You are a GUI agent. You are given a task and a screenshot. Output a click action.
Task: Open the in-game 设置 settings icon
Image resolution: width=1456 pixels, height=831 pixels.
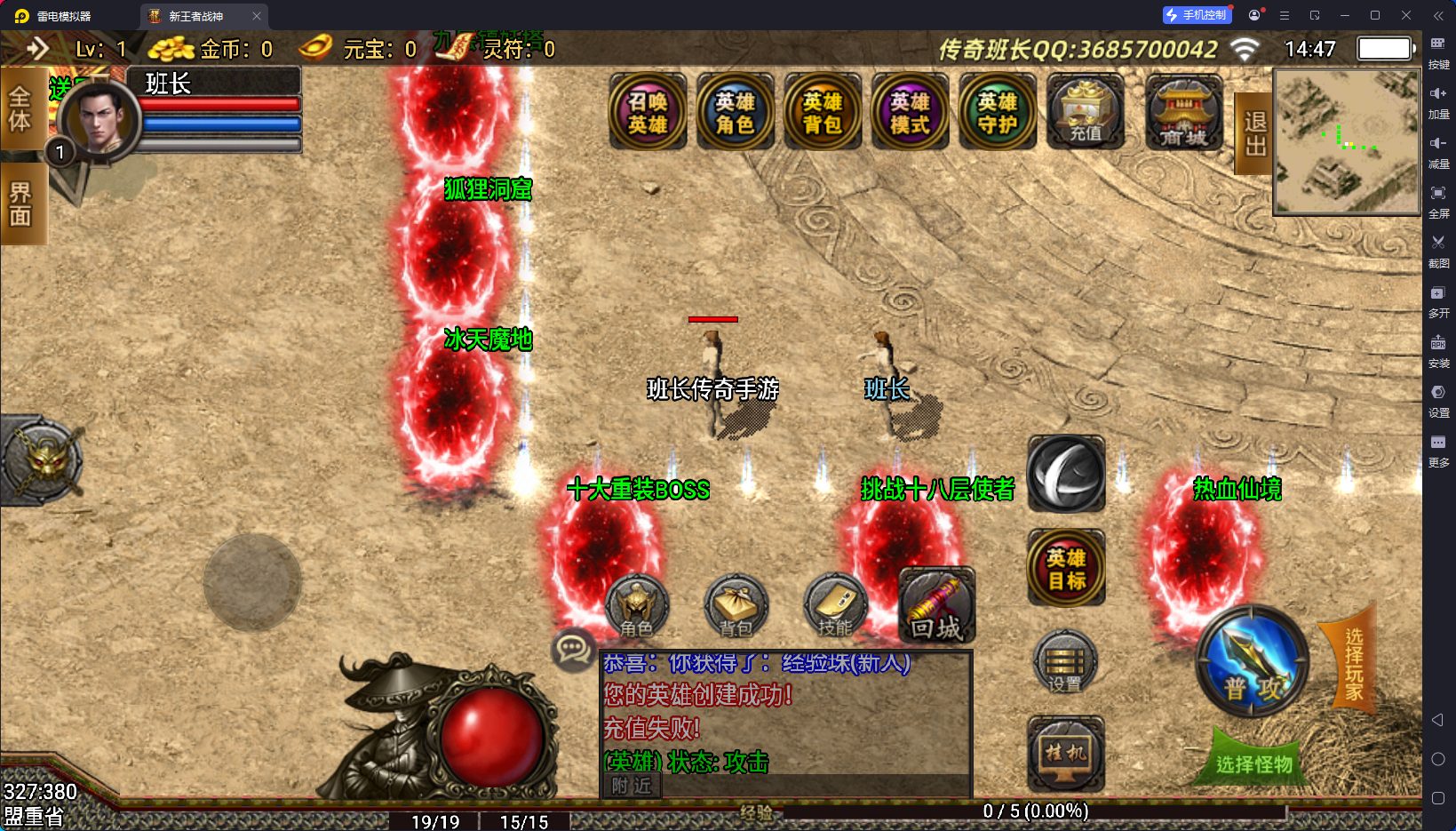point(1065,664)
